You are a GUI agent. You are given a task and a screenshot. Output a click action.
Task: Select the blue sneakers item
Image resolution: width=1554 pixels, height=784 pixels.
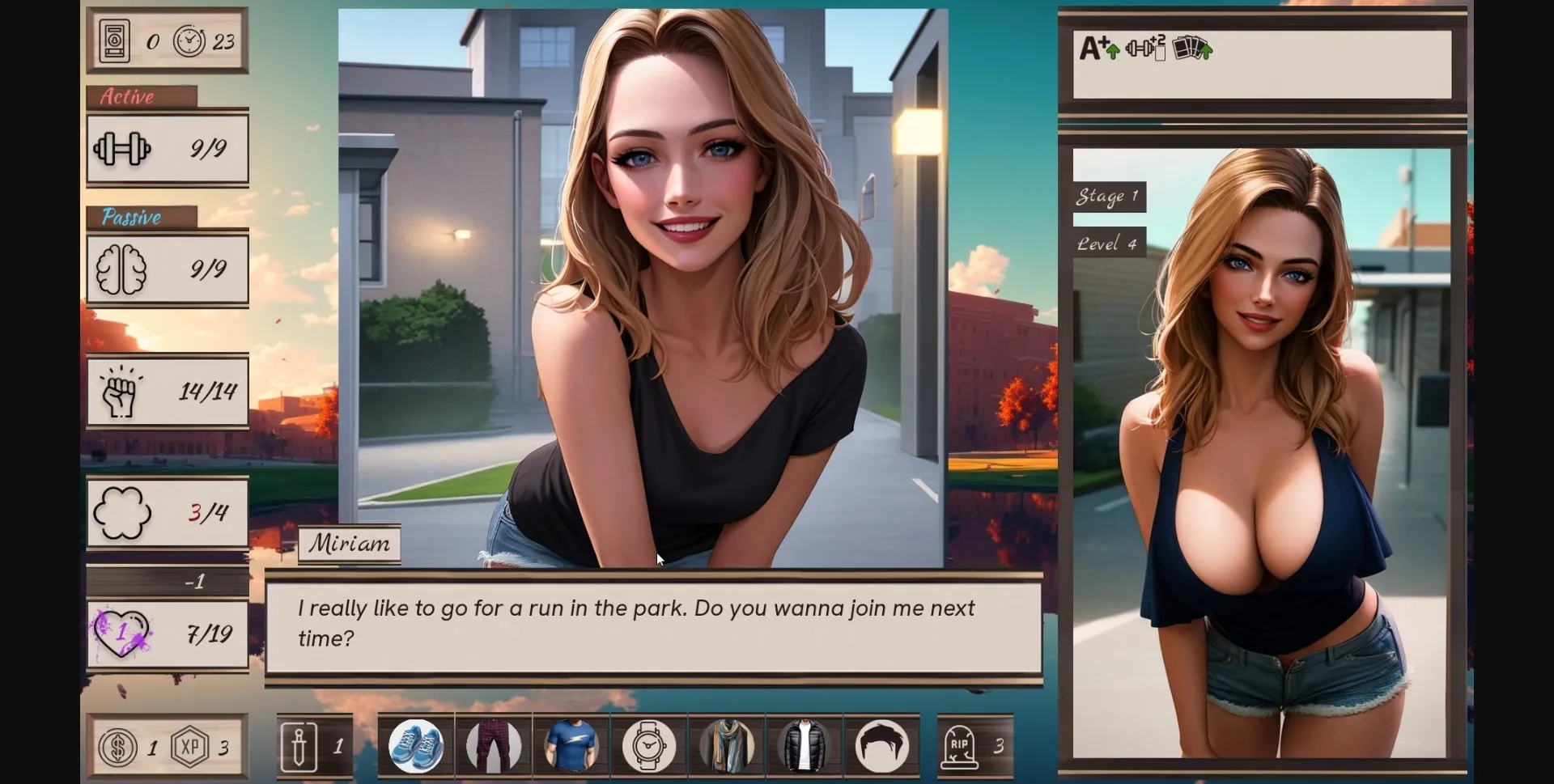coord(415,746)
